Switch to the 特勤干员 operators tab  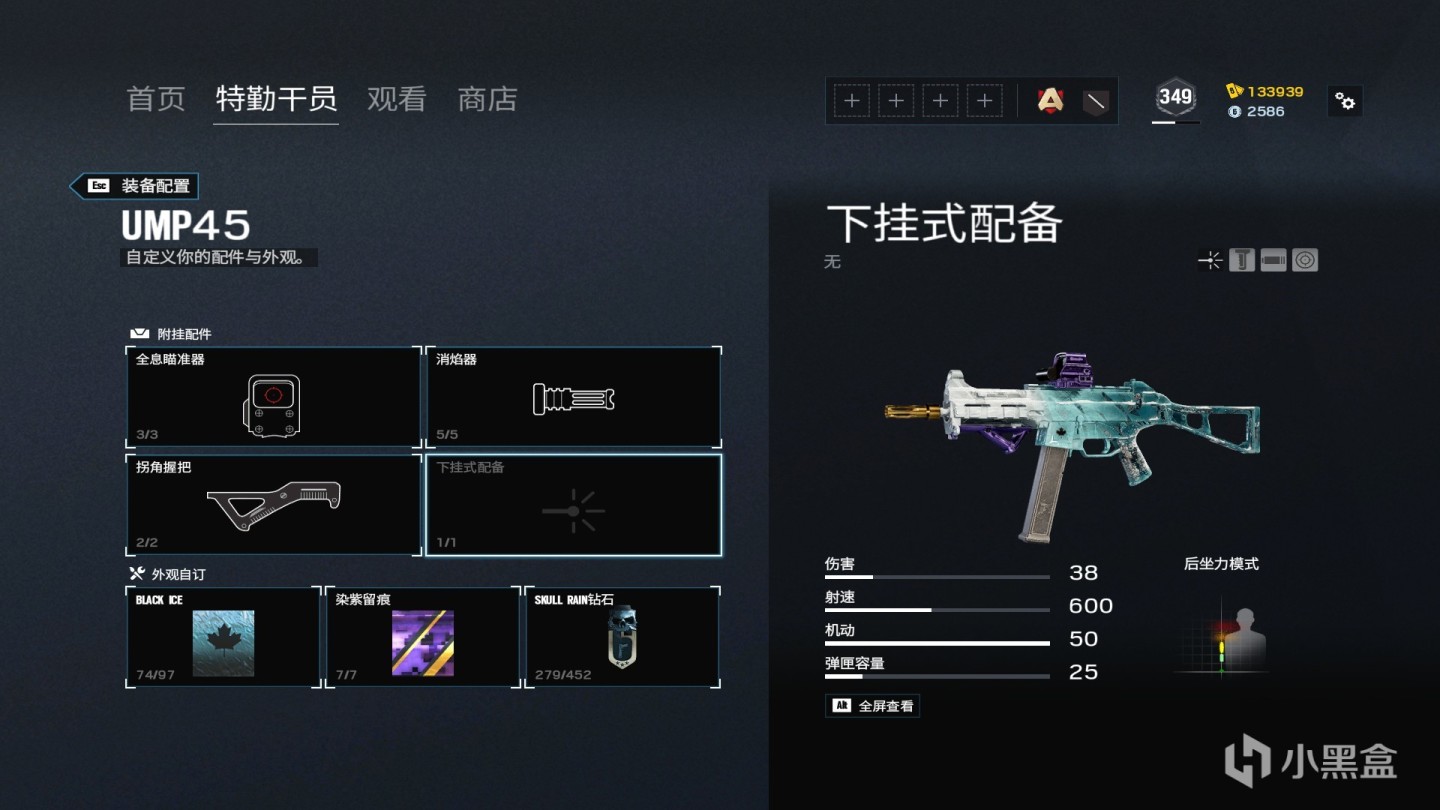click(276, 99)
